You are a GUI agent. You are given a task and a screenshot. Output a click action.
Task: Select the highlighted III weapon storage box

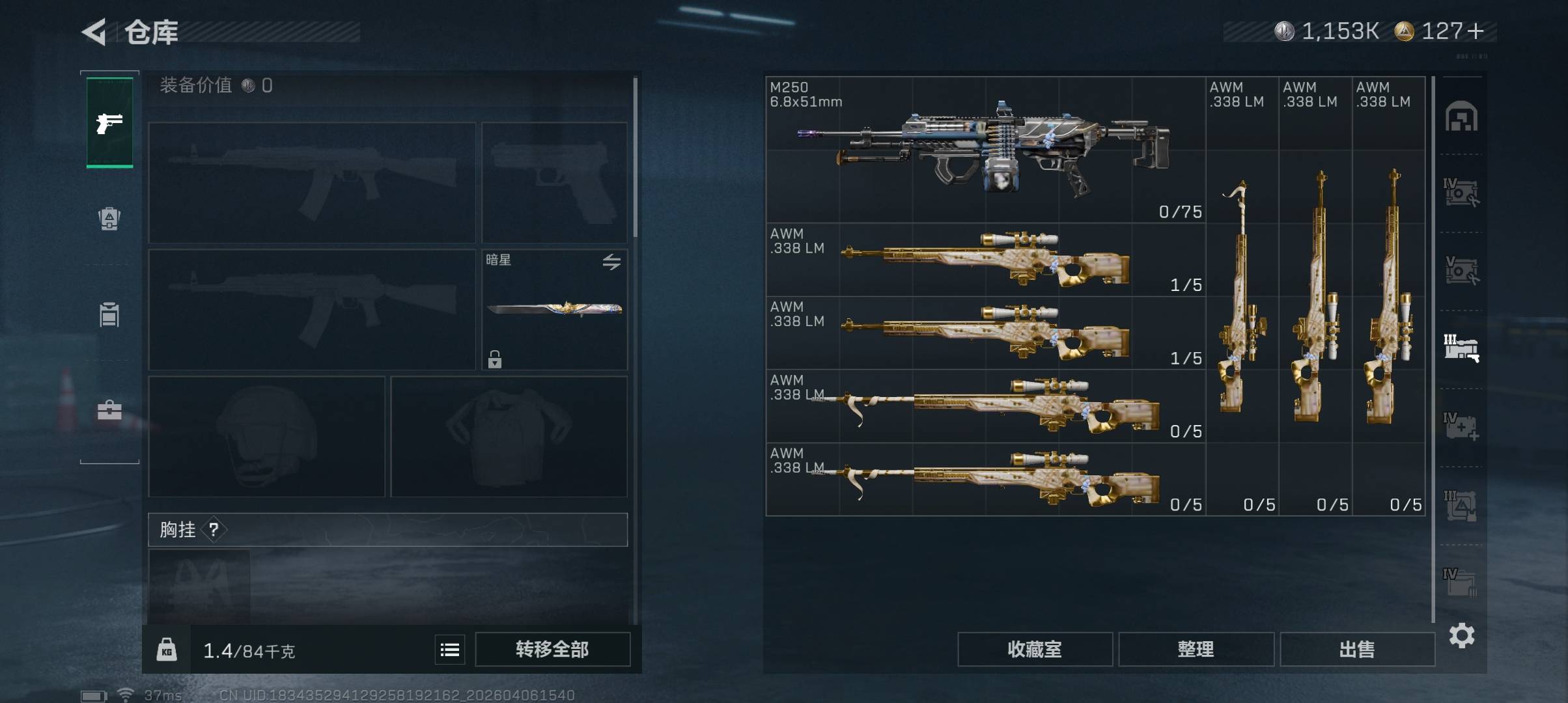(x=1461, y=348)
